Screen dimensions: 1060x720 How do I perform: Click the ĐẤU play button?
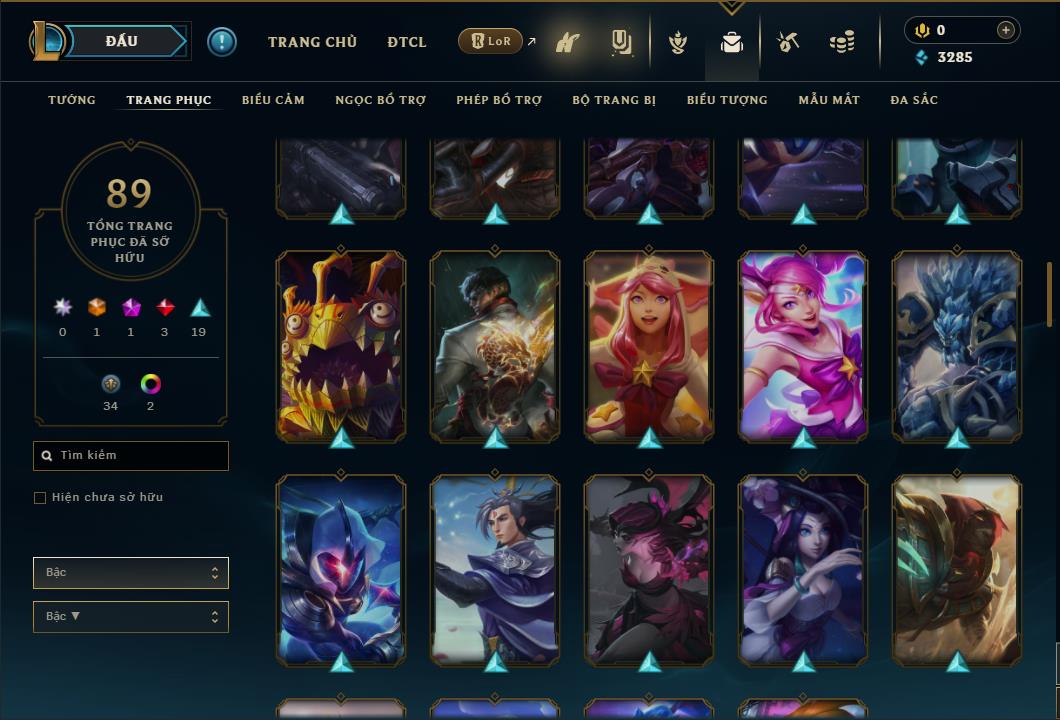122,41
